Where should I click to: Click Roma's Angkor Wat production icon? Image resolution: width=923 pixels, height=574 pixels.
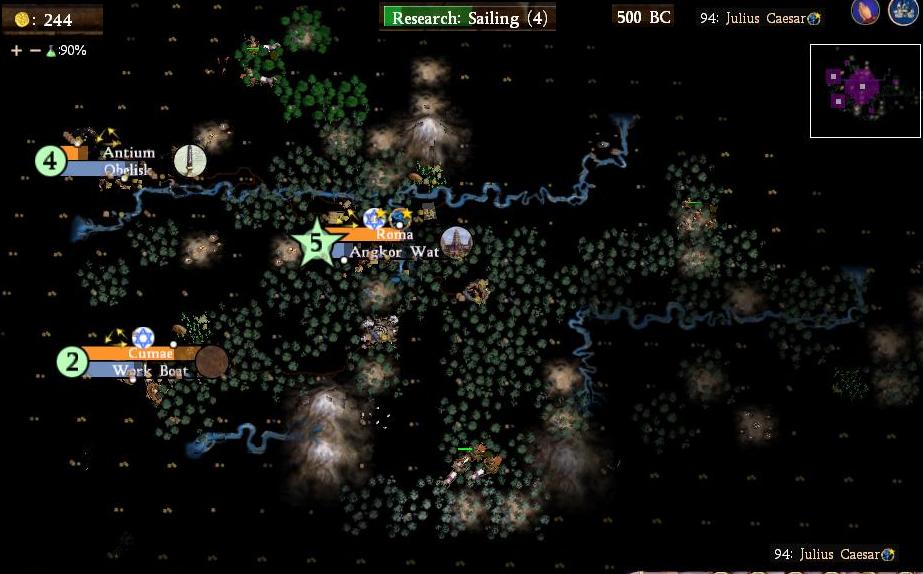(456, 242)
